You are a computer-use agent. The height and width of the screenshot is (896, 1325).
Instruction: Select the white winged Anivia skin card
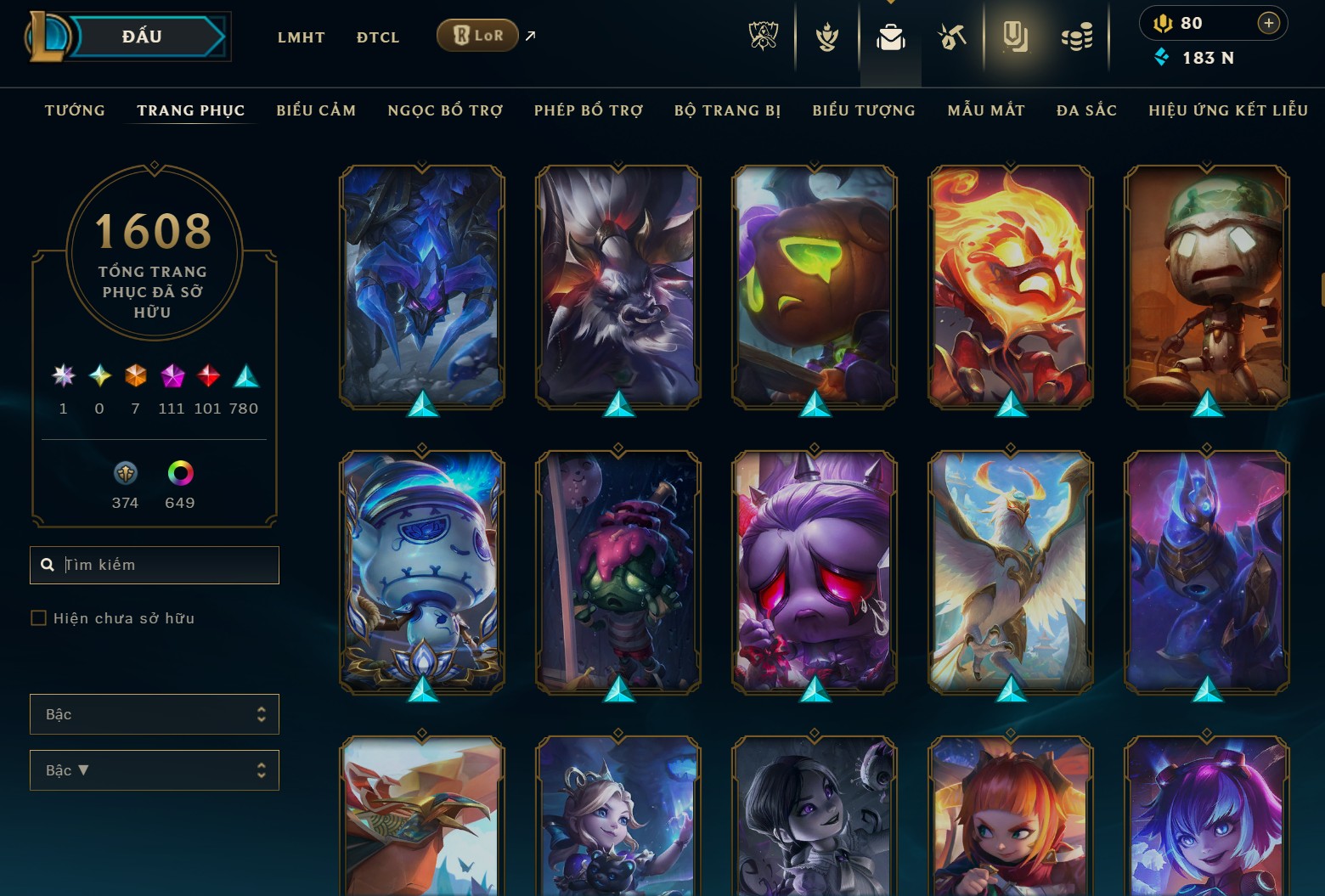(1011, 571)
